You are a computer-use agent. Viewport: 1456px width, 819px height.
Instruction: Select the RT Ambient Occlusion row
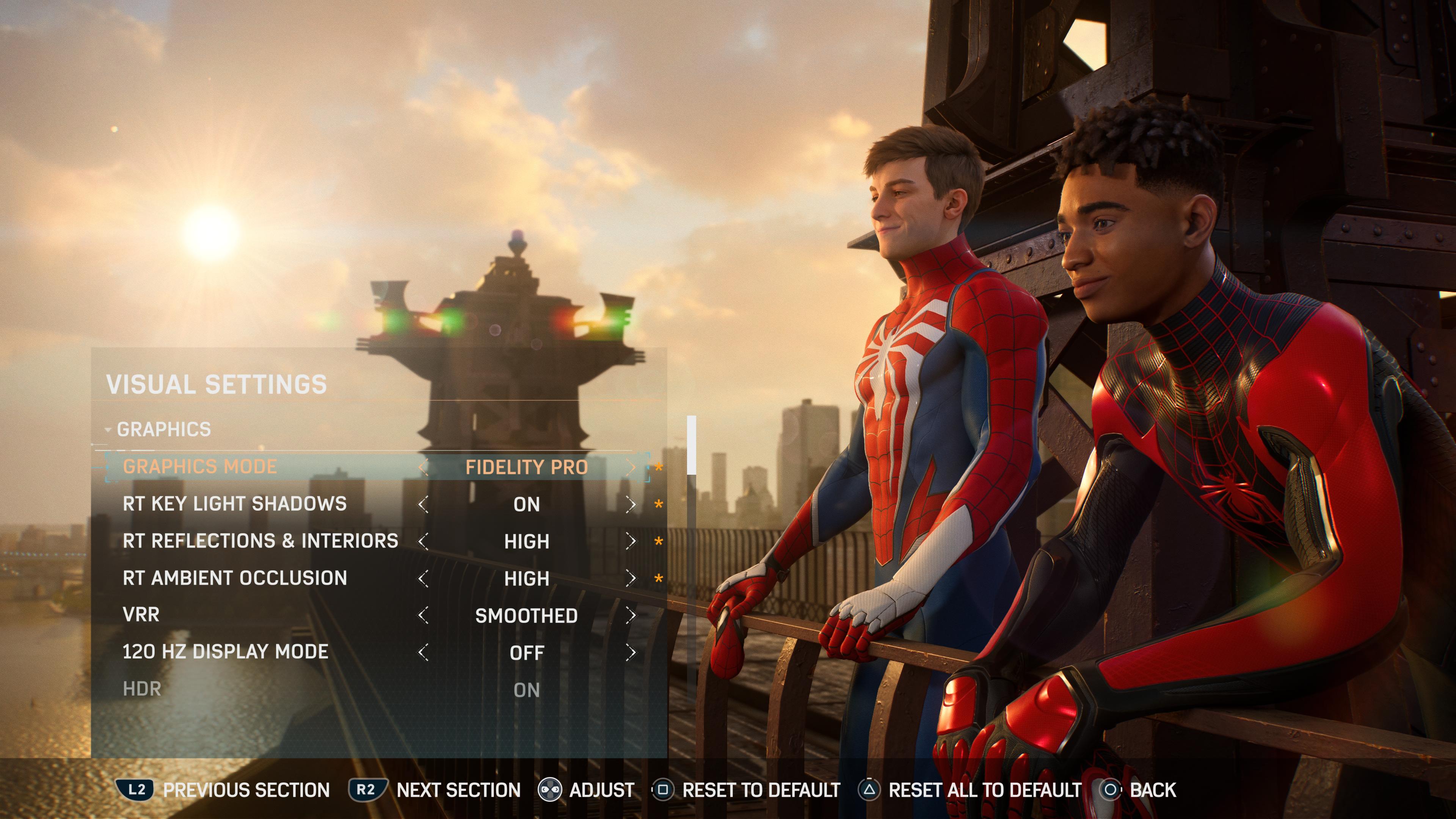[235, 578]
